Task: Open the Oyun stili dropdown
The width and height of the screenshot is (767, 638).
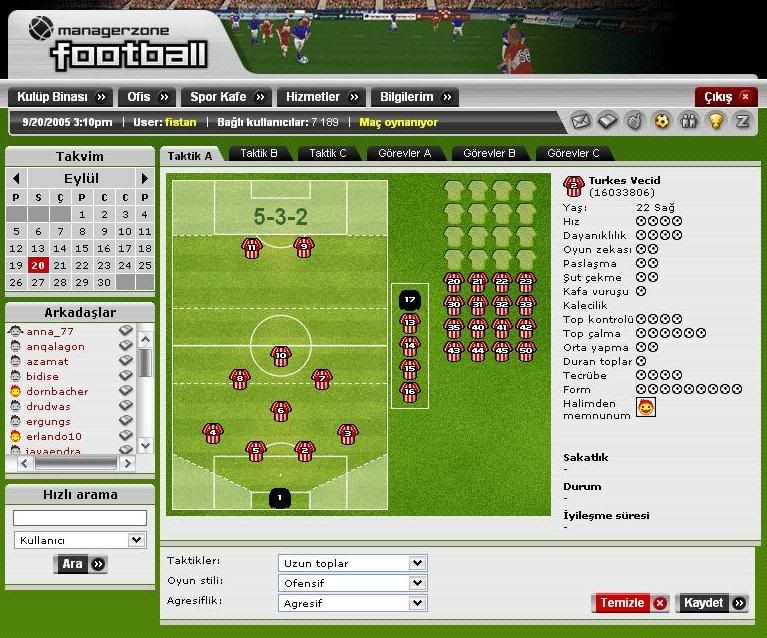Action: (x=352, y=583)
